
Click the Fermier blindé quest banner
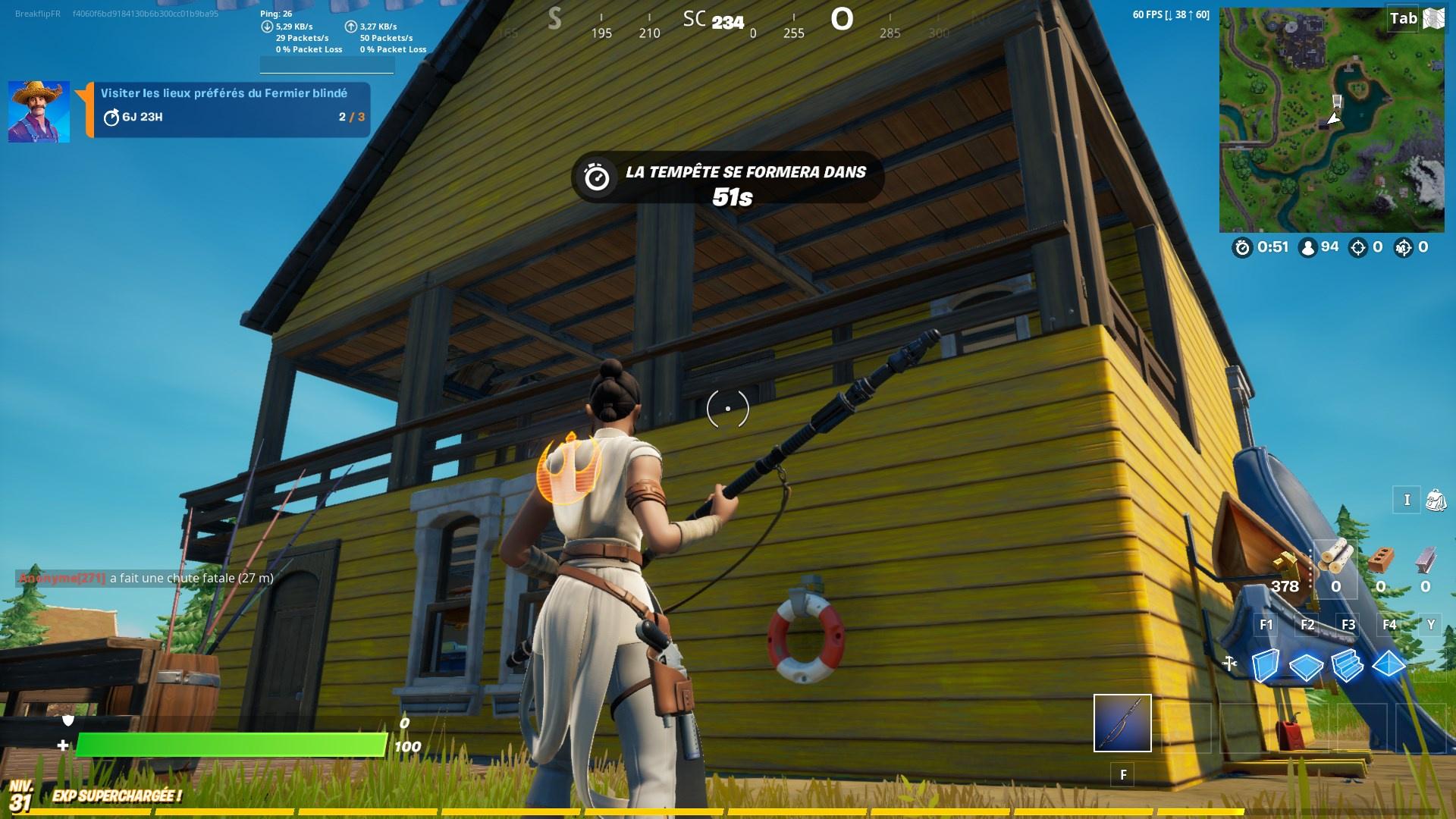(x=227, y=106)
